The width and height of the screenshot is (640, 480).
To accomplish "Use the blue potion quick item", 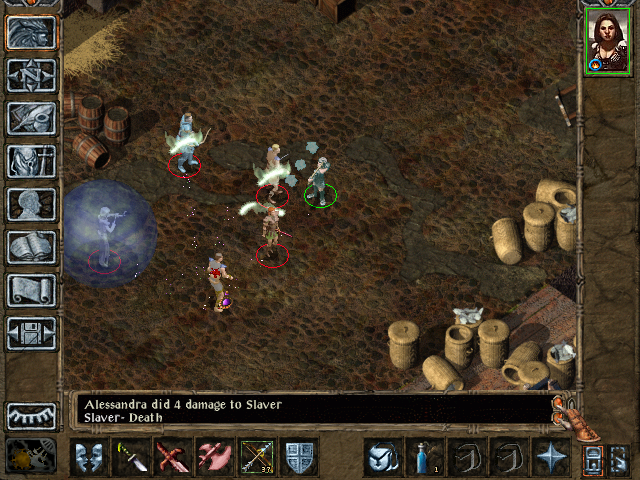I will pyautogui.click(x=425, y=457).
